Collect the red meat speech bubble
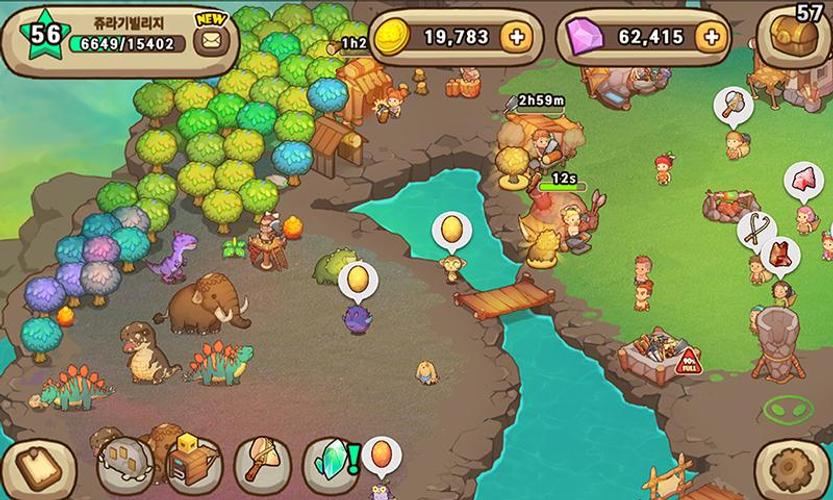This screenshot has width=833, height=500. pos(803,180)
